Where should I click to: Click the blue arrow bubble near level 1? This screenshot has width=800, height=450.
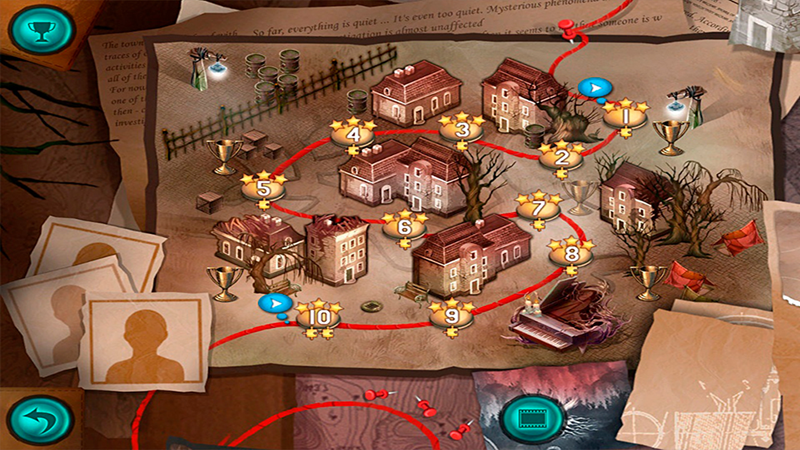click(x=593, y=88)
